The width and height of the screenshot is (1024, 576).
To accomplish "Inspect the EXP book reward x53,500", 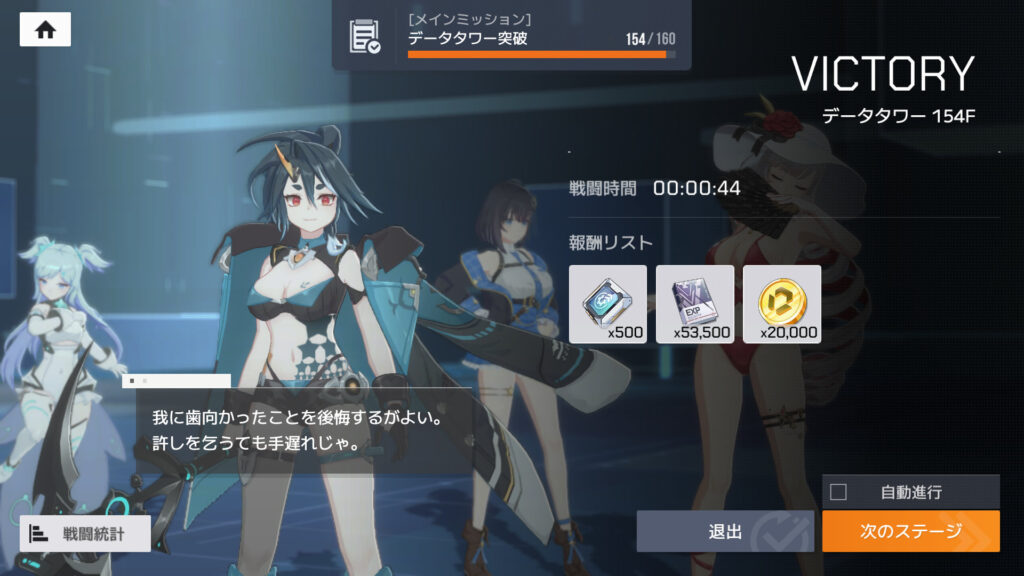I will (695, 304).
